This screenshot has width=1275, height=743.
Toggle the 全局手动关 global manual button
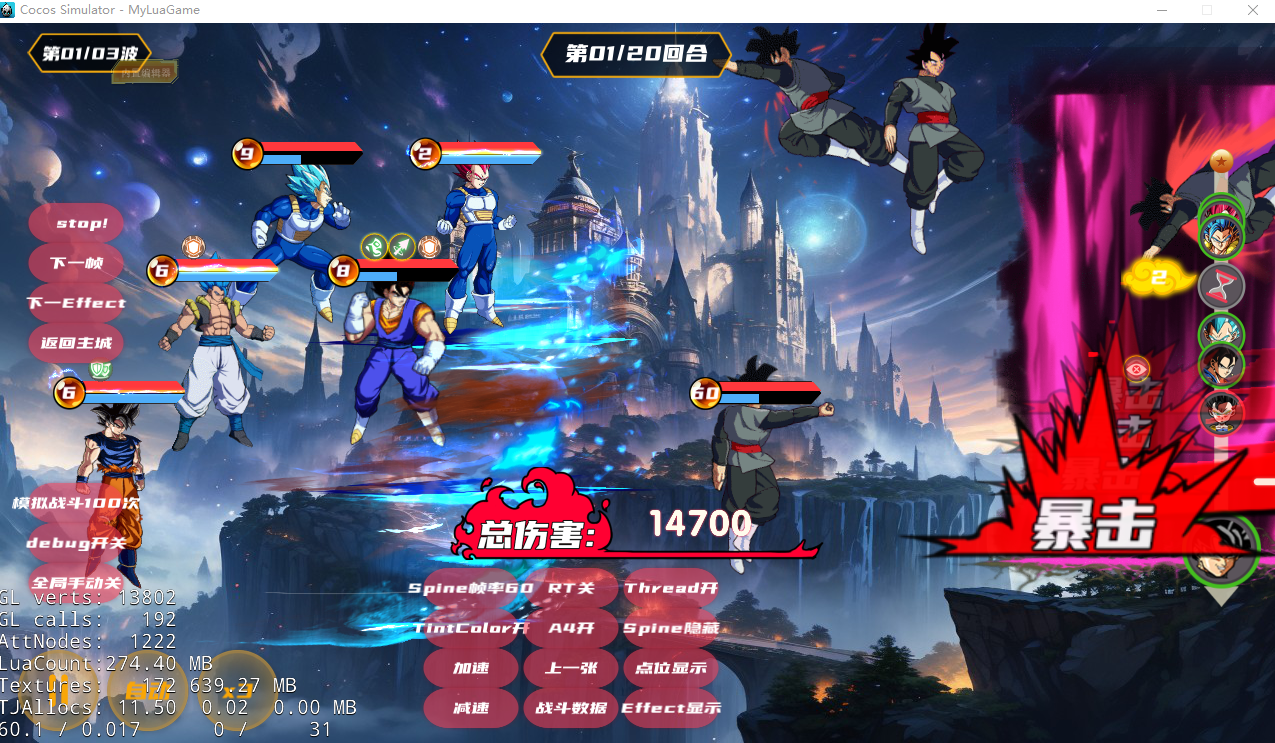(x=77, y=583)
